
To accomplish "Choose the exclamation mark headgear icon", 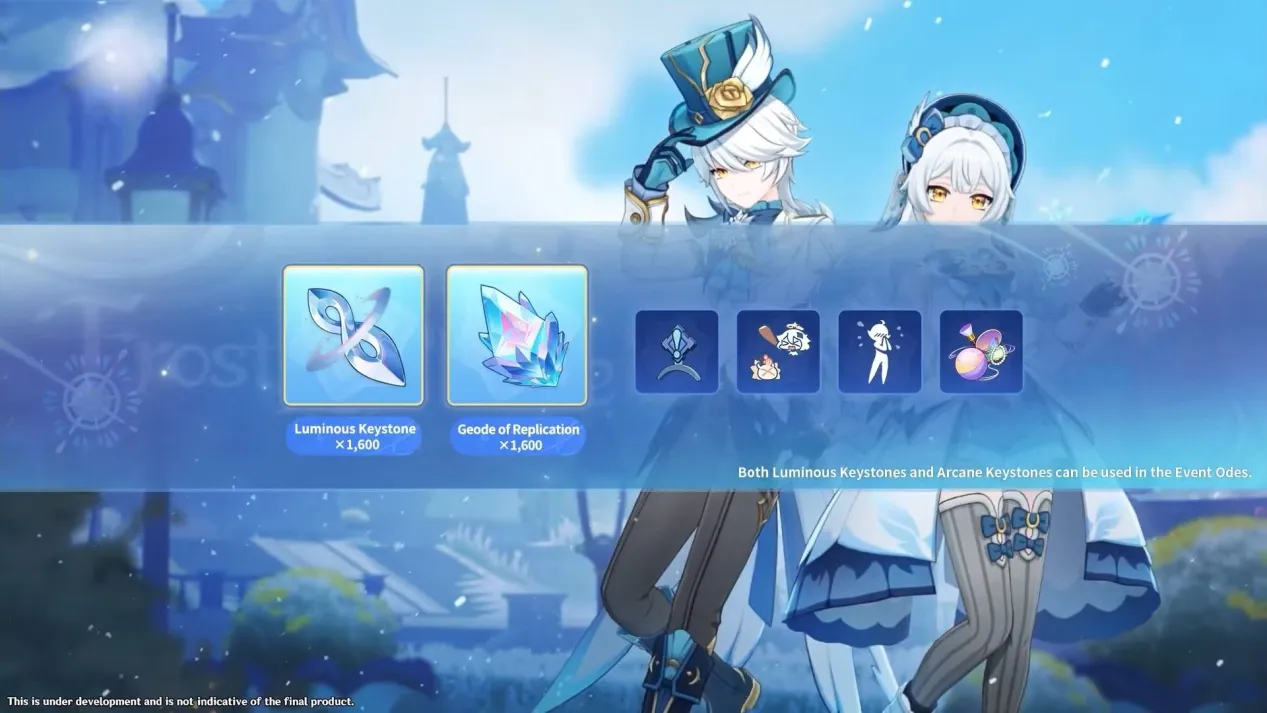I will tap(677, 351).
